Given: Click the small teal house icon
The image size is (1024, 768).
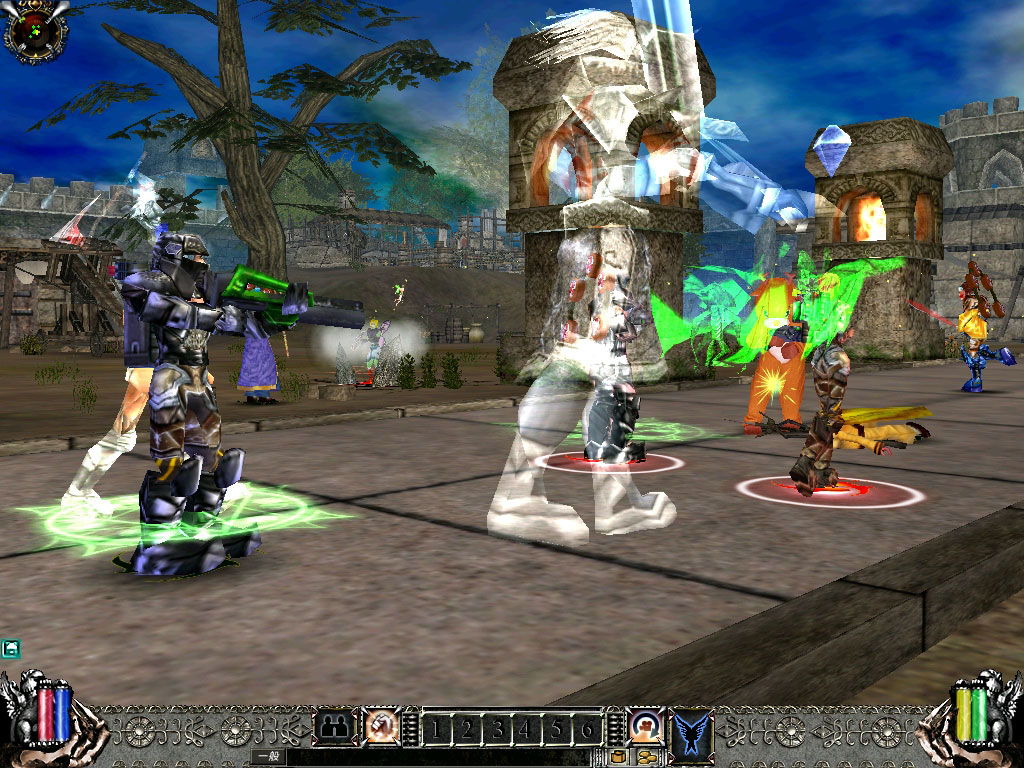Looking at the screenshot, I should (x=10, y=649).
